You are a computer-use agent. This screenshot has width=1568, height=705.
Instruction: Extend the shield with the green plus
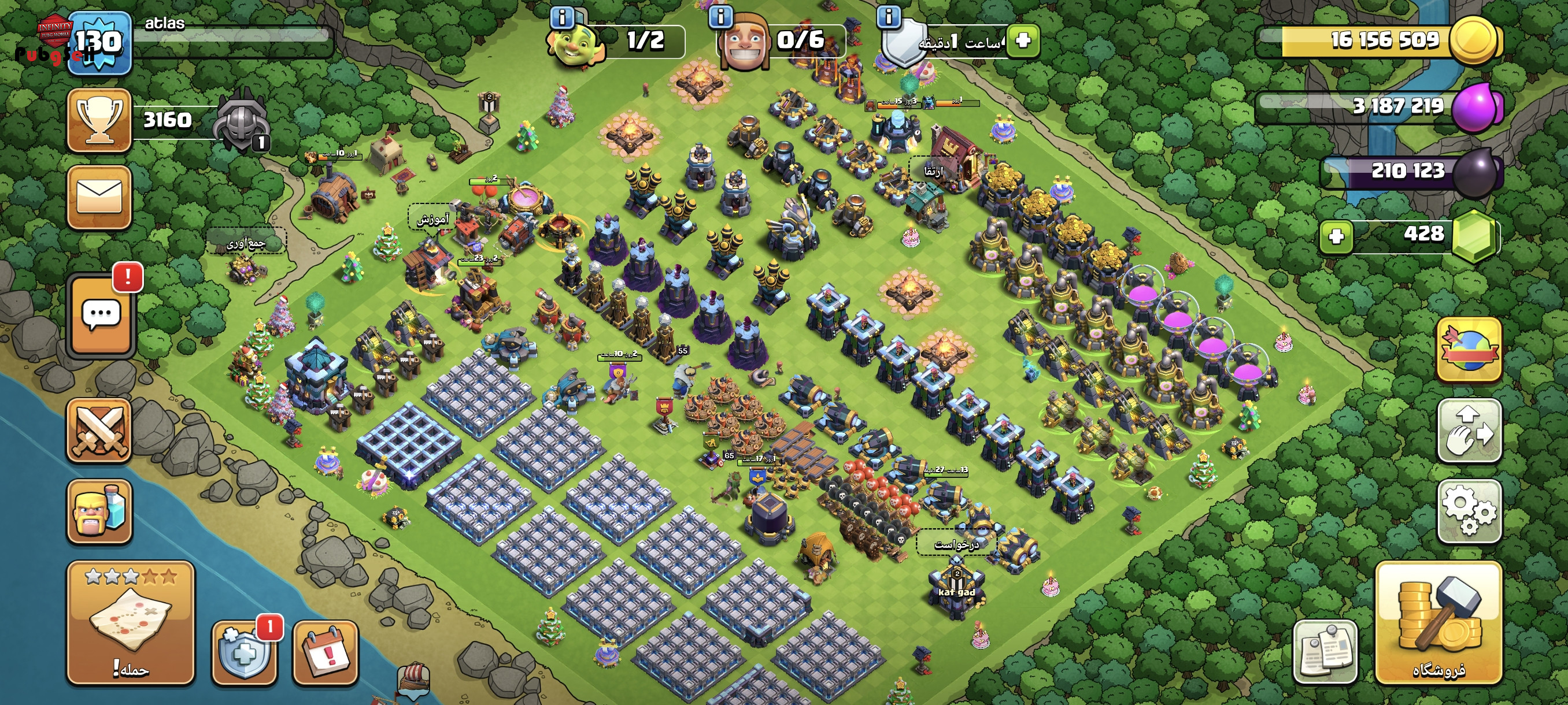(x=1023, y=41)
